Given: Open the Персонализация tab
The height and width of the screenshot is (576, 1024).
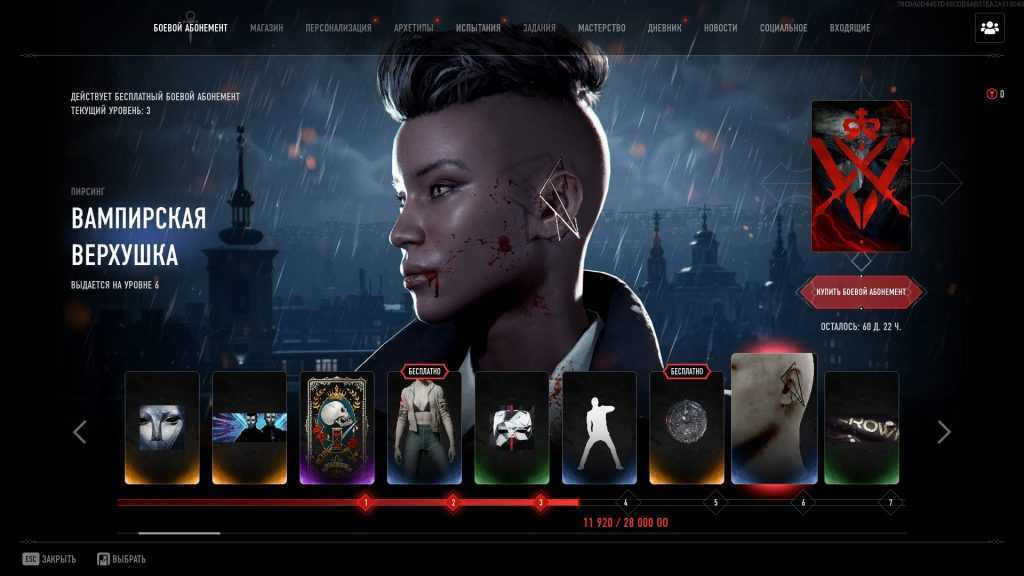Looking at the screenshot, I should [x=338, y=28].
